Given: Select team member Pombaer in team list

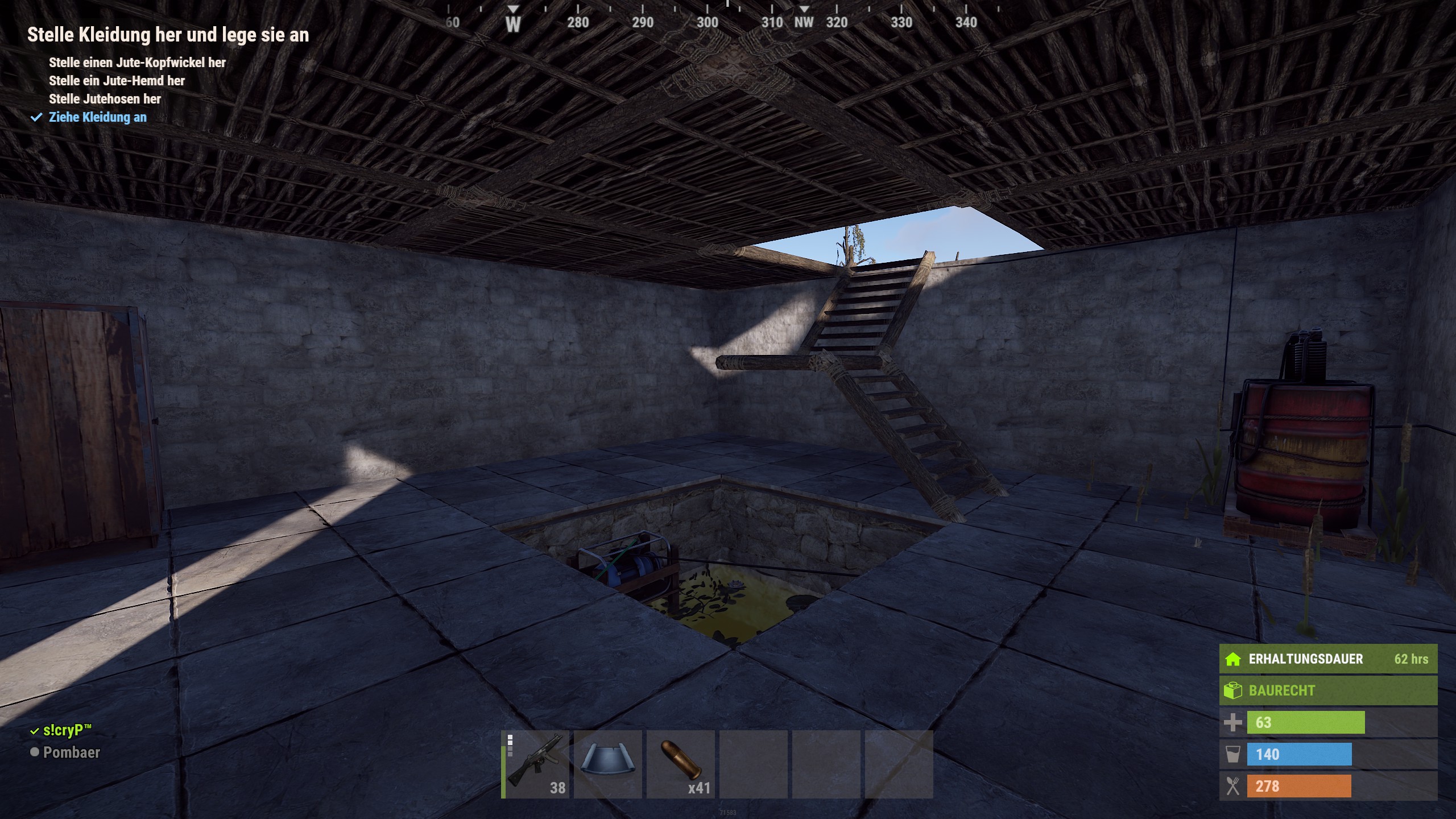Looking at the screenshot, I should click(71, 752).
